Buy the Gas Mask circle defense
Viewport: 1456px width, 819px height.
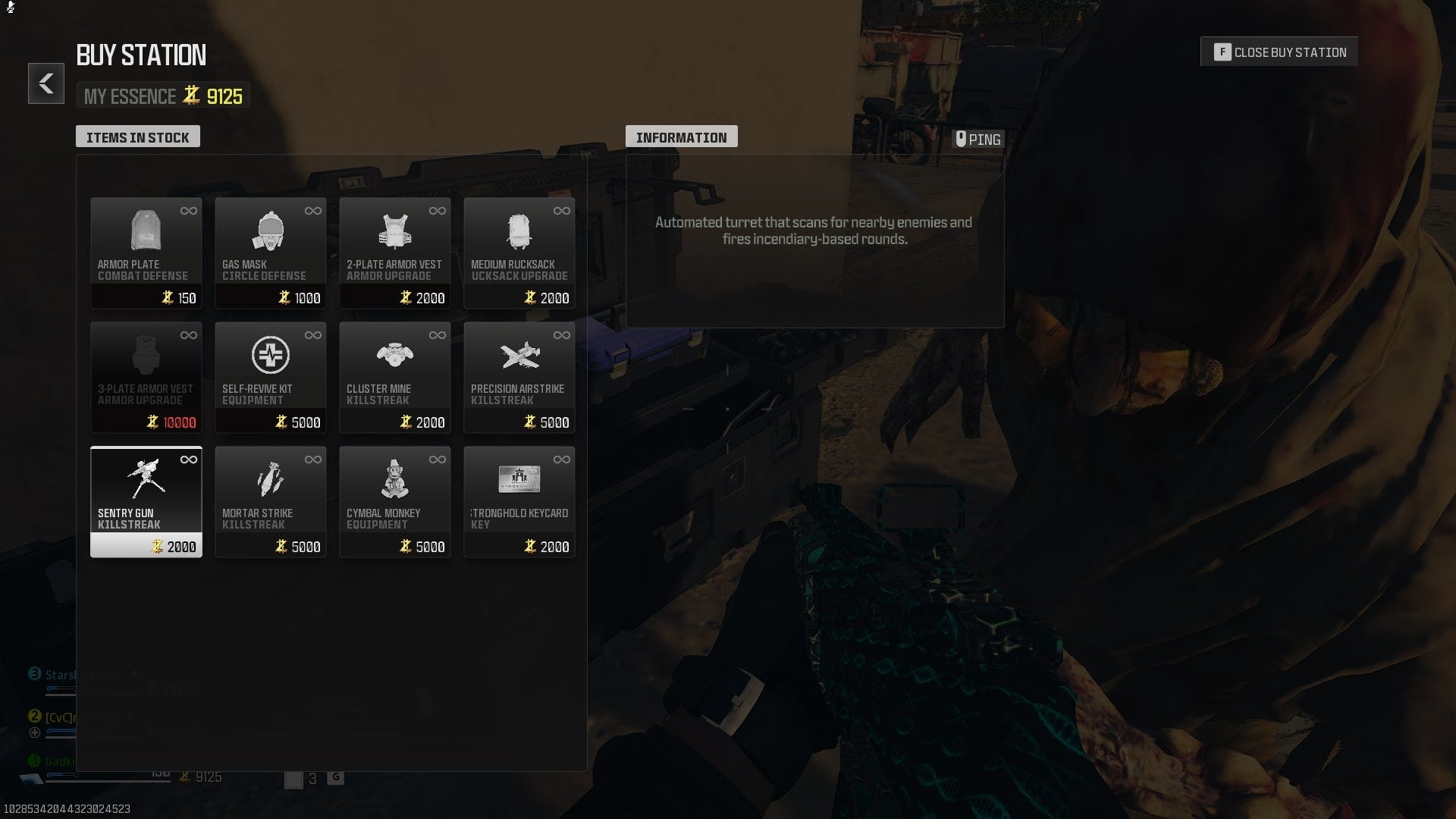[271, 250]
